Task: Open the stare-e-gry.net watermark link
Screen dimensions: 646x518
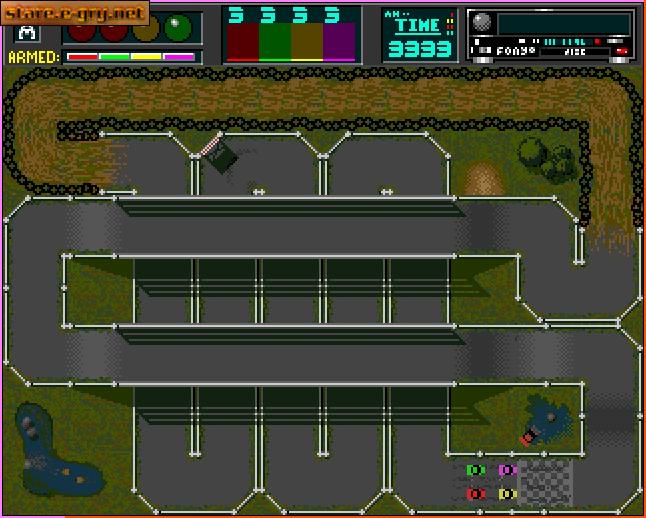Action: click(x=75, y=13)
